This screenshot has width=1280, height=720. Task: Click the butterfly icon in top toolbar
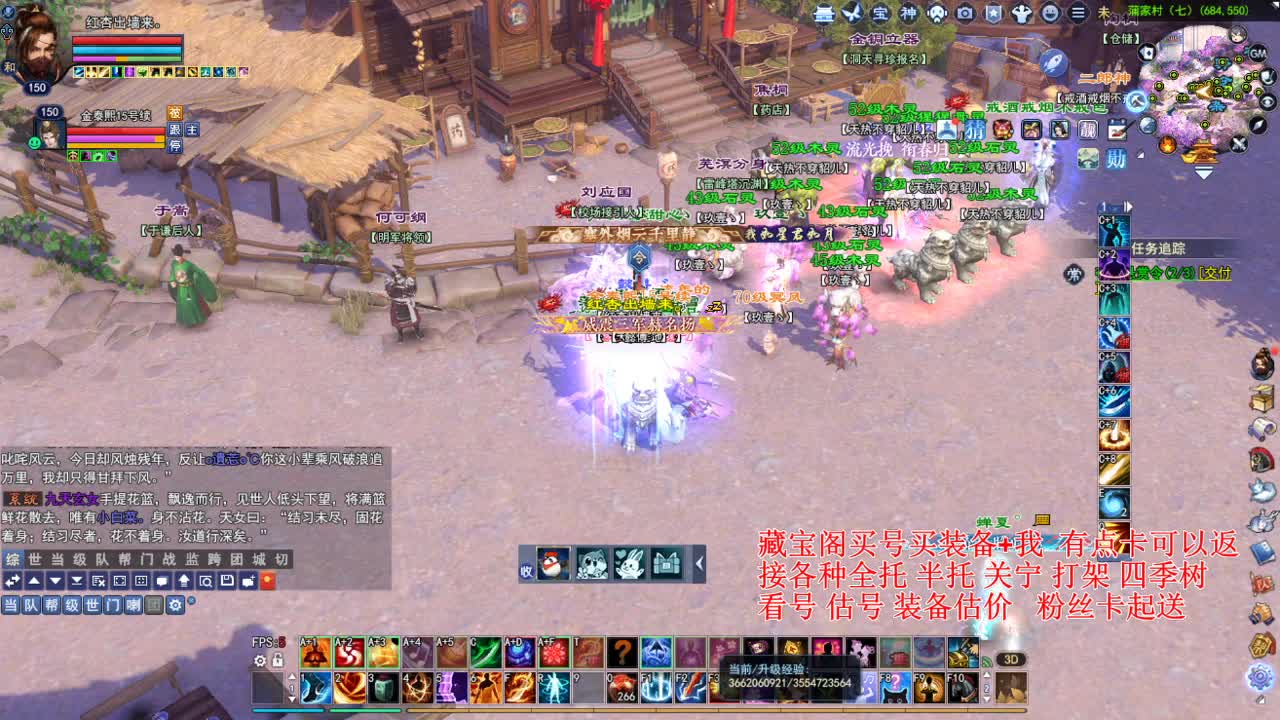click(x=851, y=14)
